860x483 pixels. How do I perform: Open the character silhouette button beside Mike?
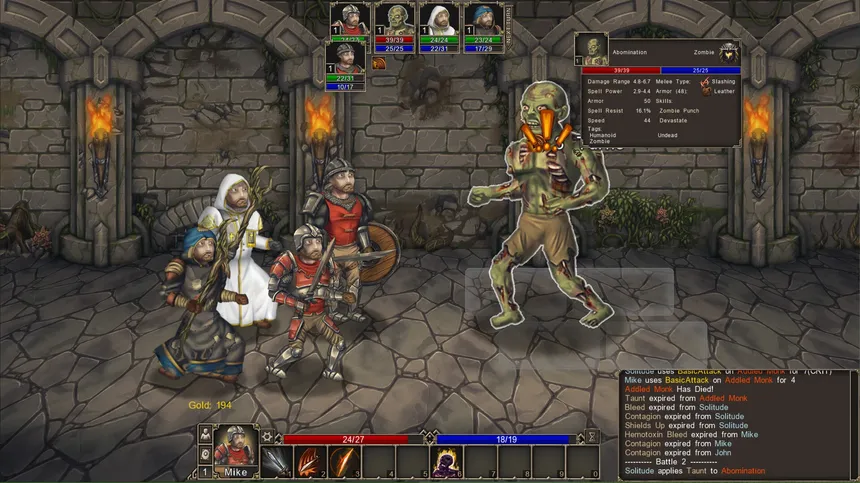206,434
